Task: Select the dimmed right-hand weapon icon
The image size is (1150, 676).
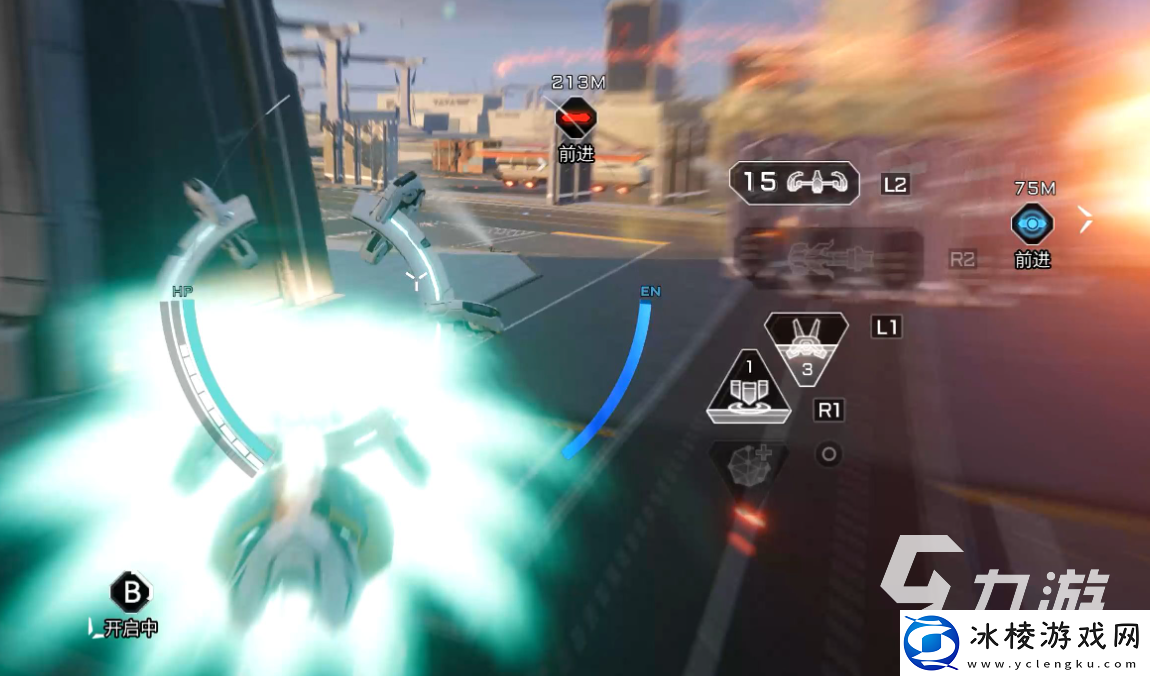Action: (x=828, y=257)
